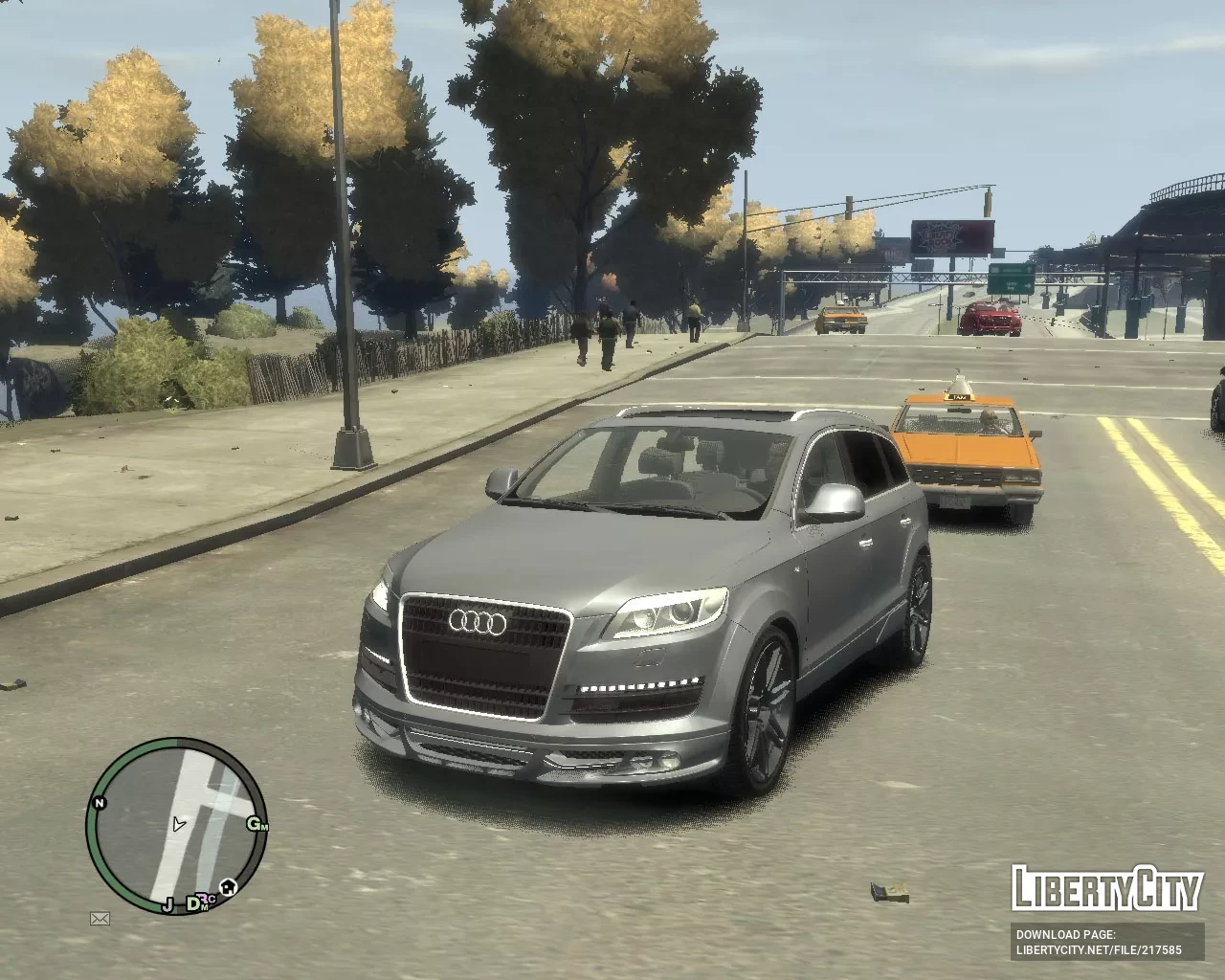
Task: Click the green GM mission marker
Action: pyautogui.click(x=257, y=824)
